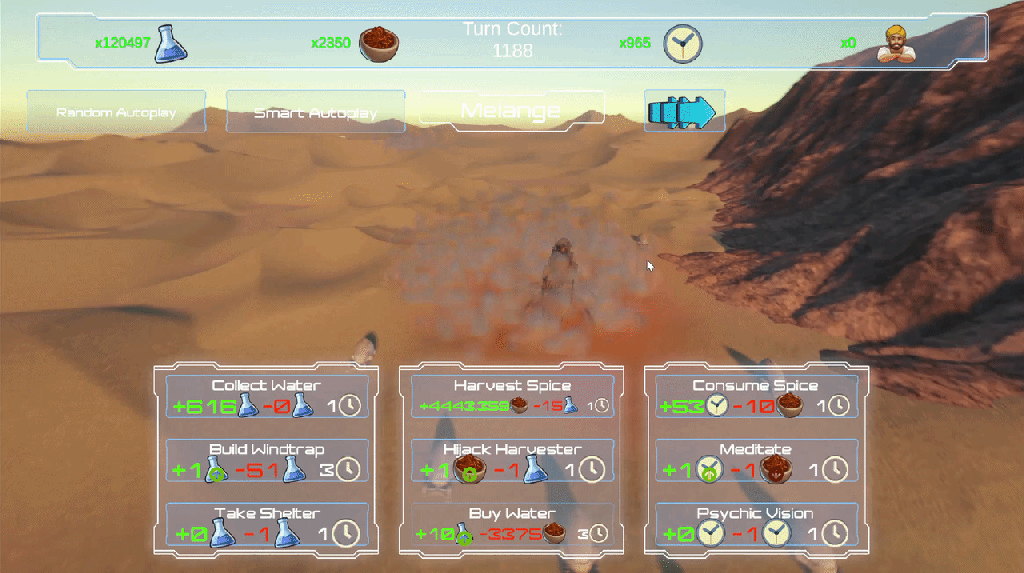Image resolution: width=1024 pixels, height=573 pixels.
Task: Choose the Consume Spice action
Action: click(756, 397)
